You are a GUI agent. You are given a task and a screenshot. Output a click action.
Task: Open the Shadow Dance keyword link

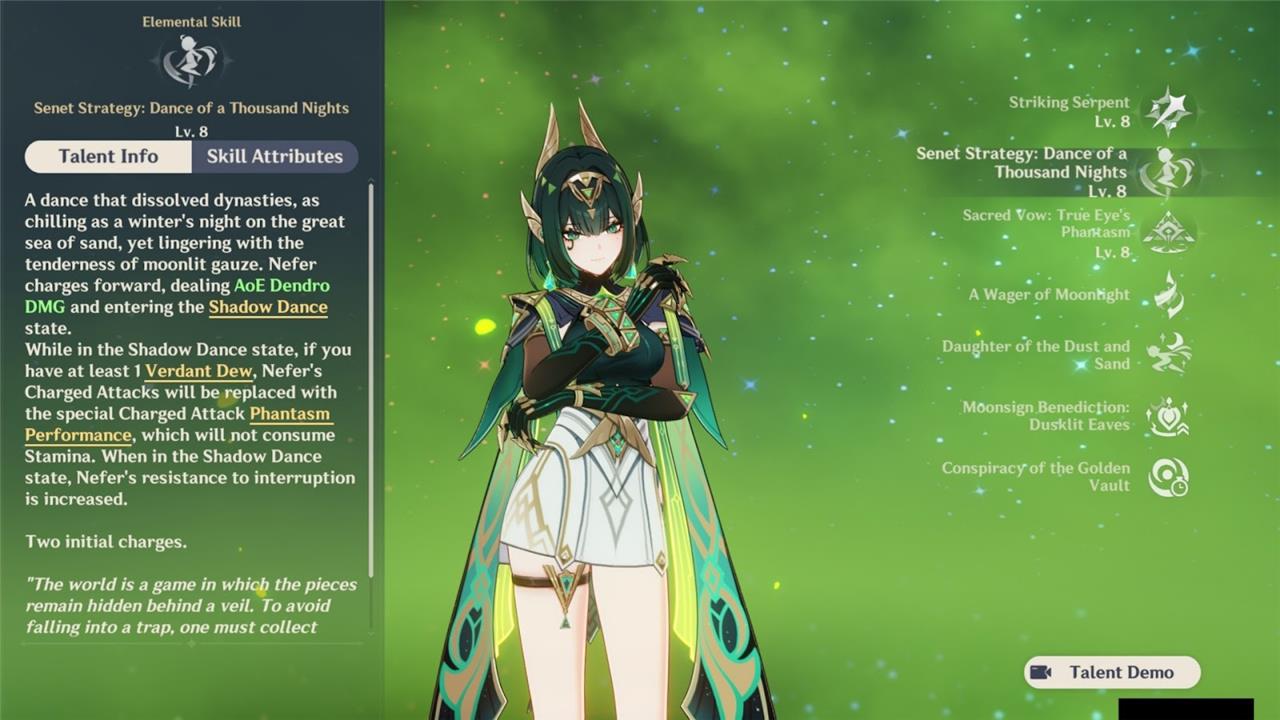(268, 307)
